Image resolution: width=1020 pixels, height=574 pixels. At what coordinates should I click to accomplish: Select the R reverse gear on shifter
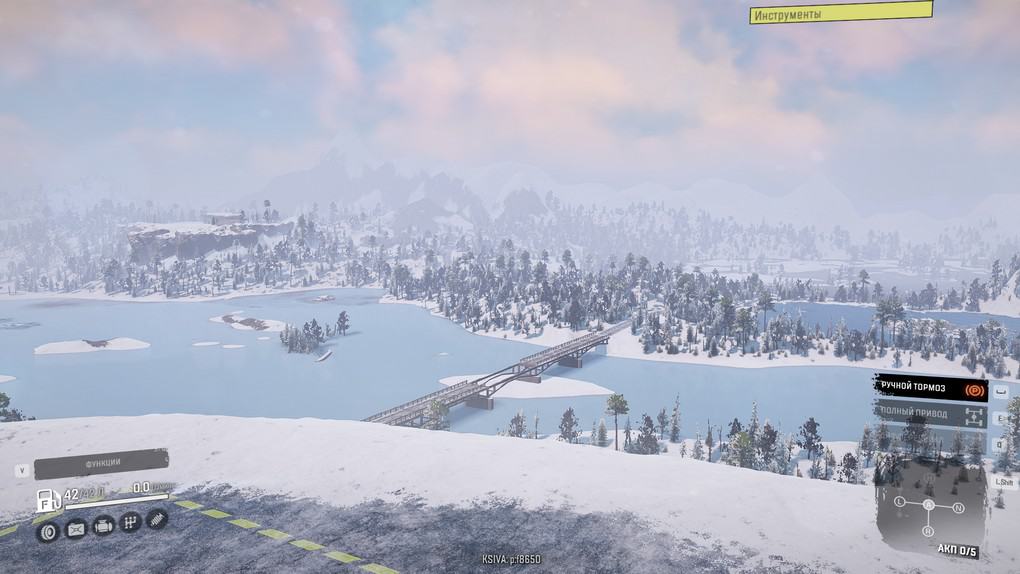[929, 532]
